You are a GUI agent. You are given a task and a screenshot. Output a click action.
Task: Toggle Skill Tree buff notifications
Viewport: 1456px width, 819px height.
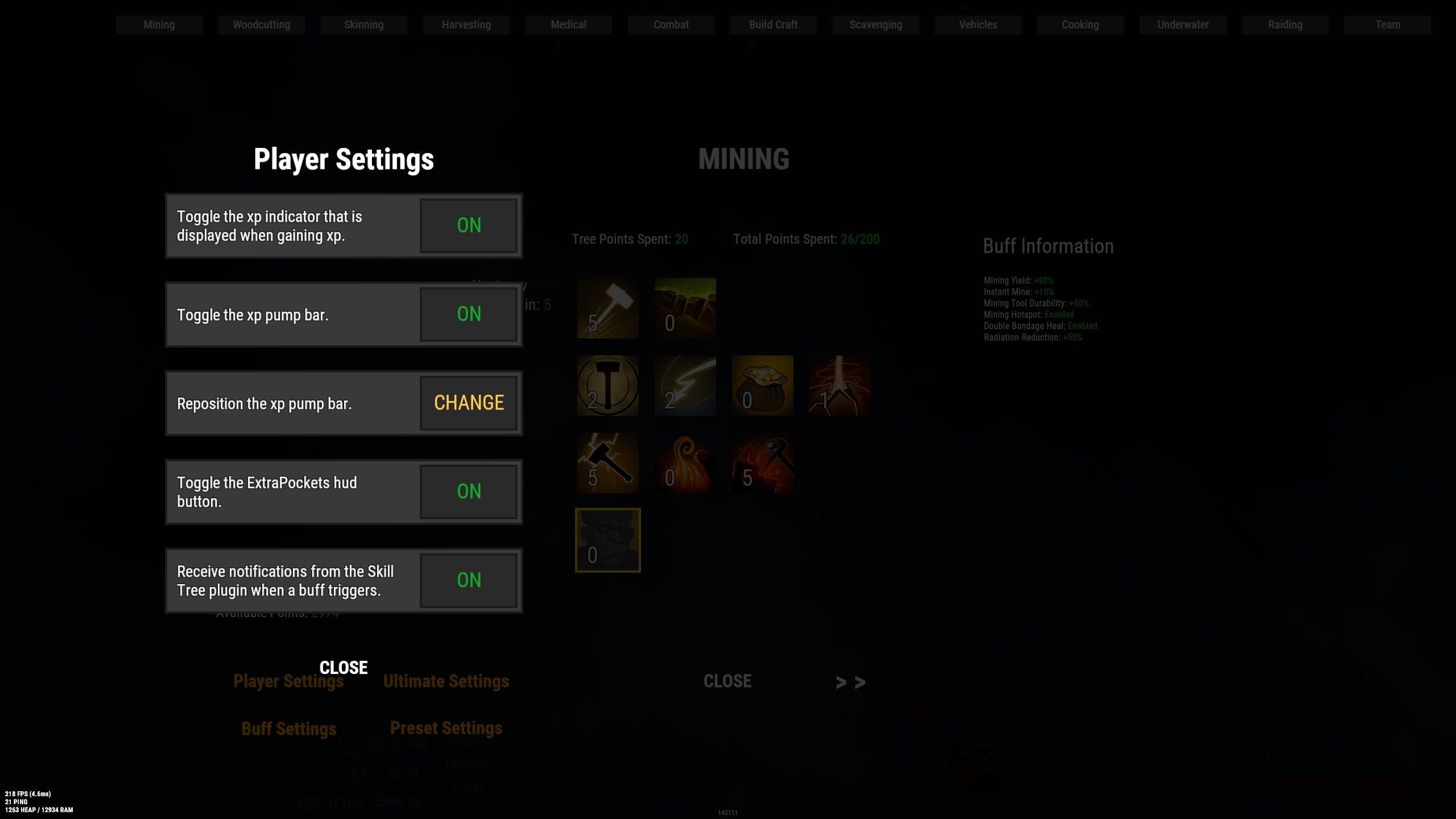[469, 580]
